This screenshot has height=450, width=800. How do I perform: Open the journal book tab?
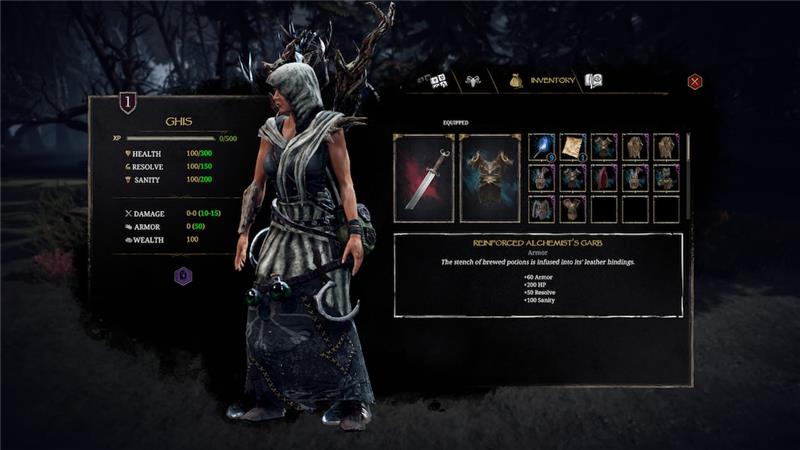click(x=594, y=81)
